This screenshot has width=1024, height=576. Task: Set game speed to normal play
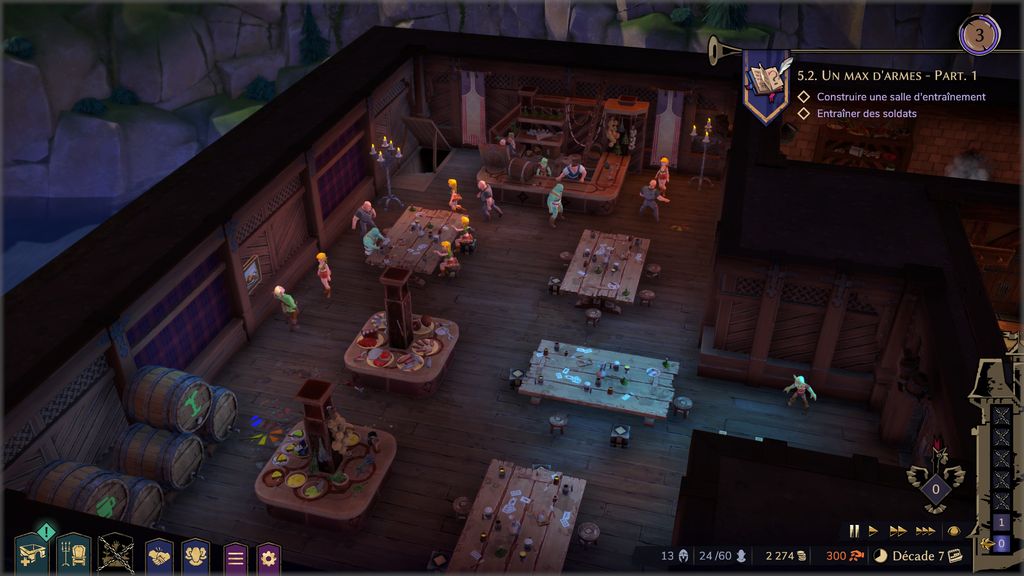tap(873, 531)
